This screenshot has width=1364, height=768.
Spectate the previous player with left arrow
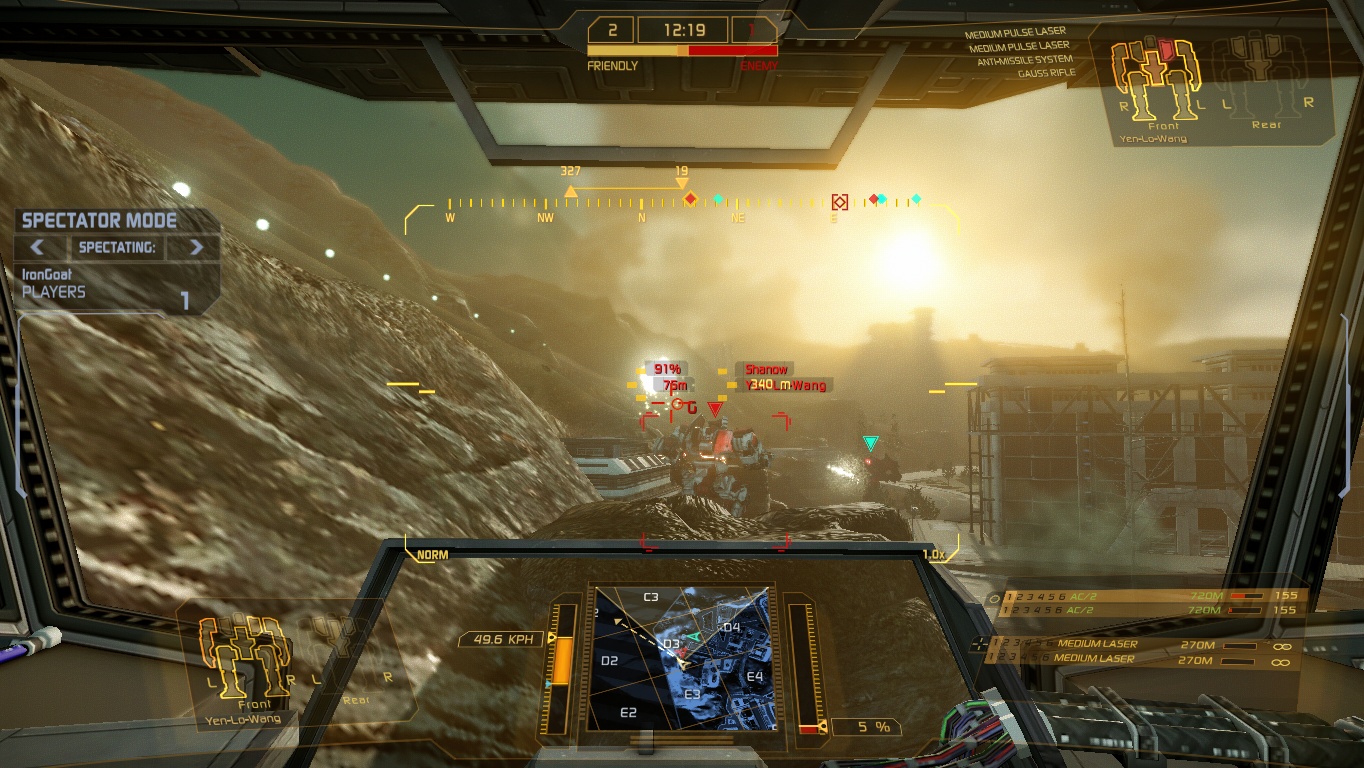pyautogui.click(x=36, y=247)
